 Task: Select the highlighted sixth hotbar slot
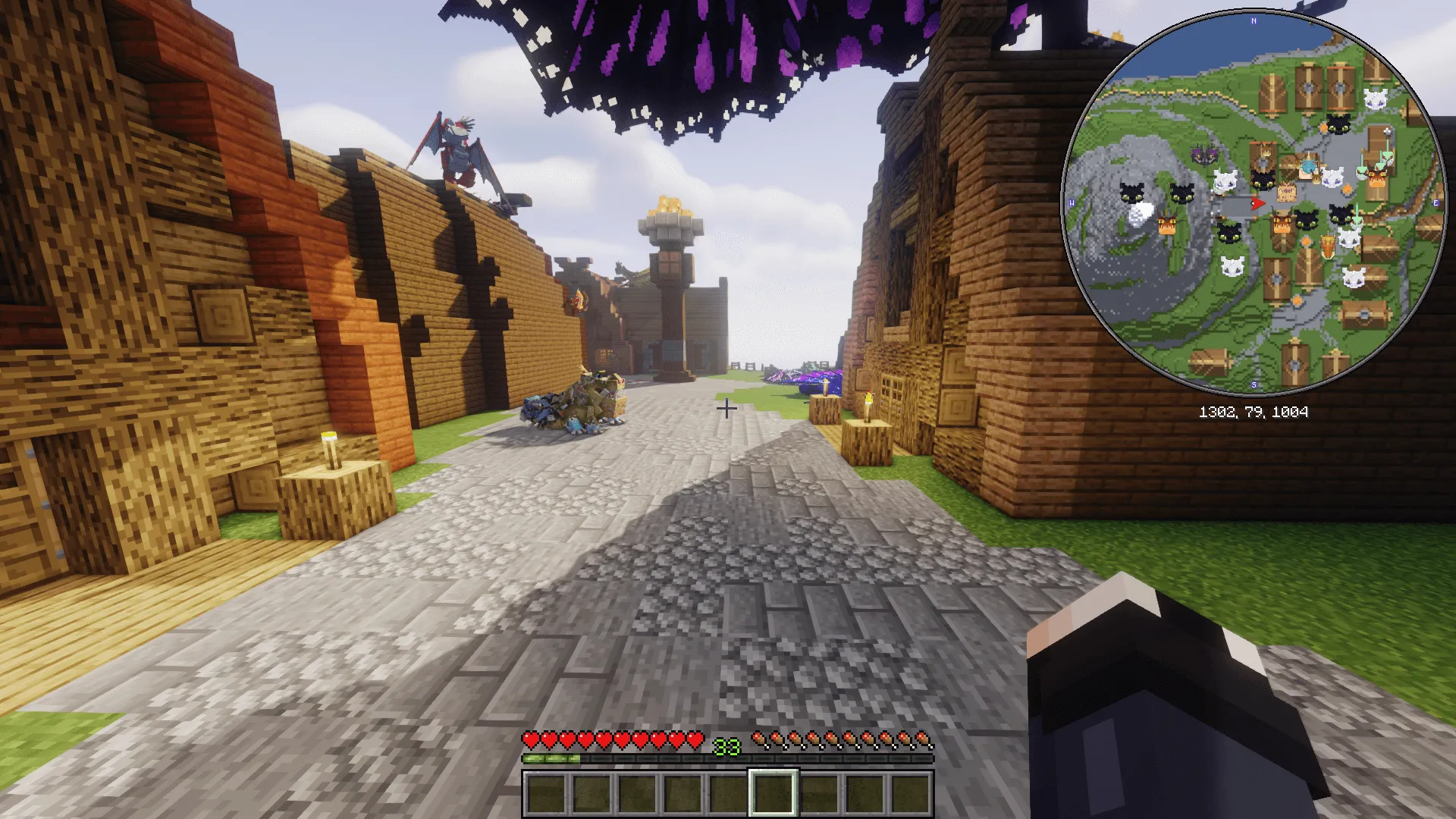(773, 791)
